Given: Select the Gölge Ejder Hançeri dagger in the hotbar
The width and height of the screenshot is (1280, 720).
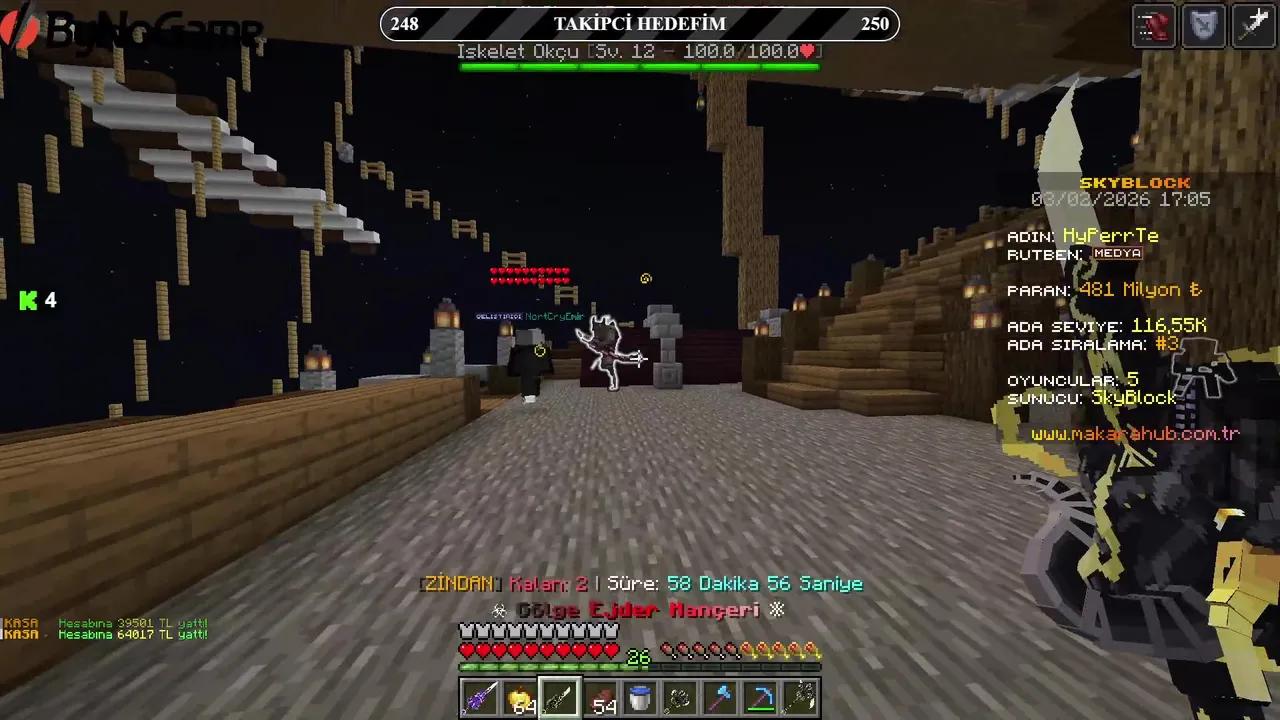Looking at the screenshot, I should [559, 698].
